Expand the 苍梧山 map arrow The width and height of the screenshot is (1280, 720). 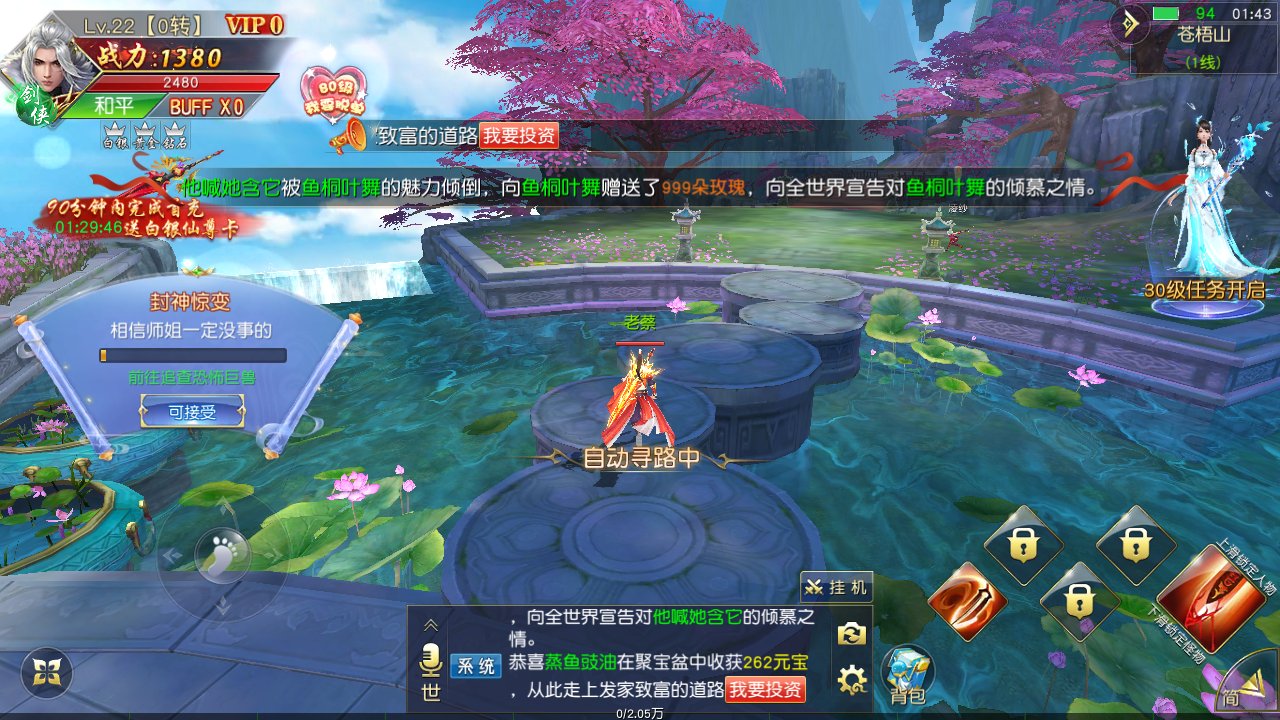click(1133, 25)
